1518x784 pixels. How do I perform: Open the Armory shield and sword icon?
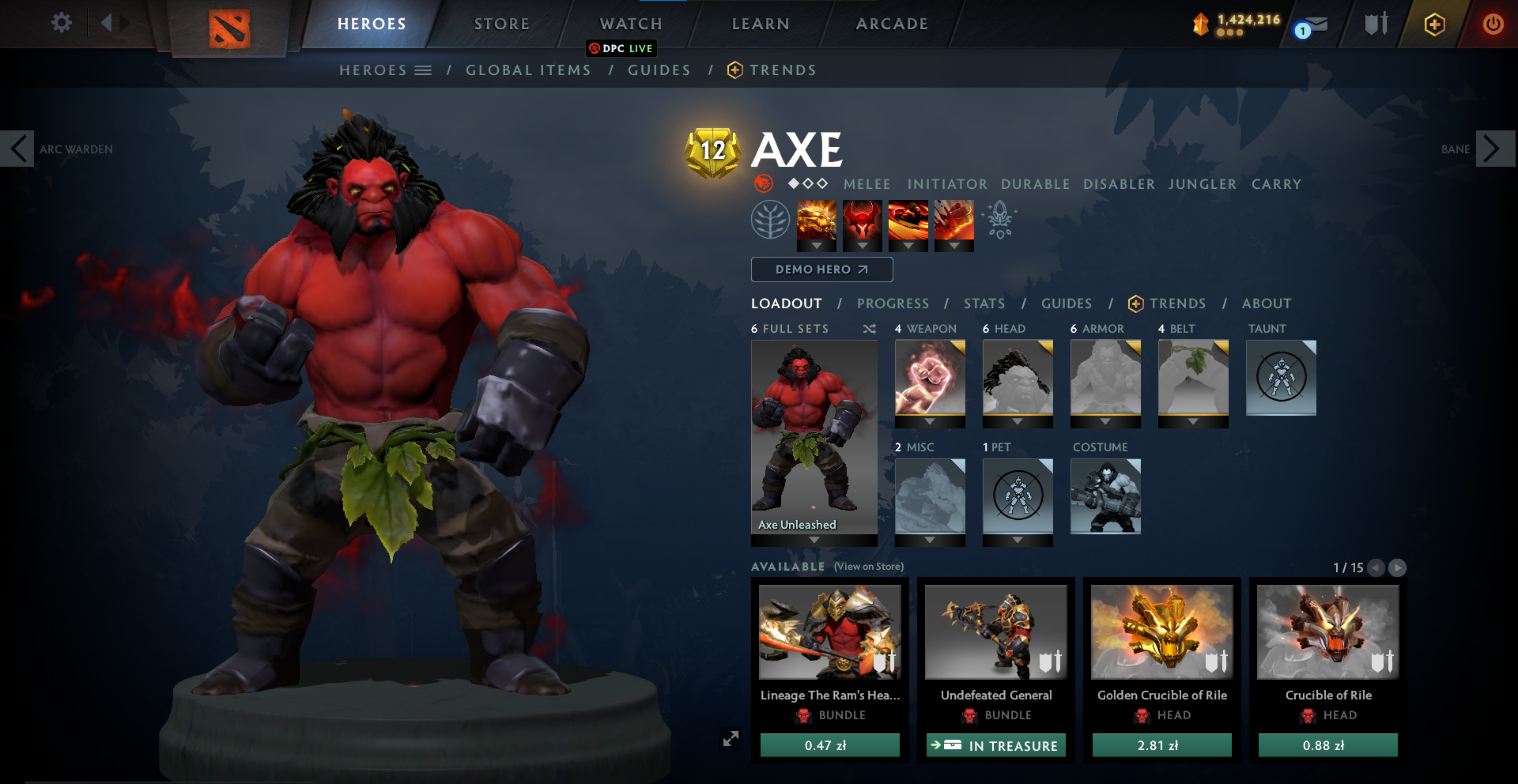pyautogui.click(x=1374, y=24)
